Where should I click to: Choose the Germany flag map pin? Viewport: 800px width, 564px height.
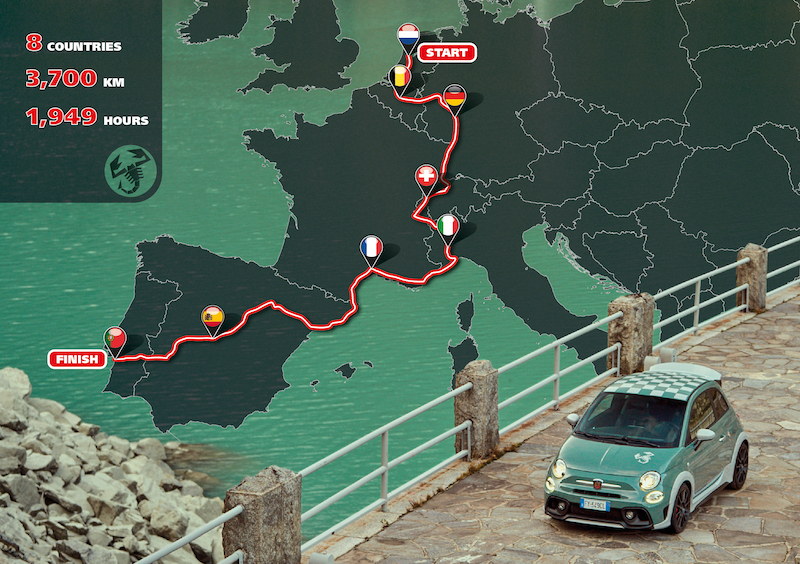(454, 96)
